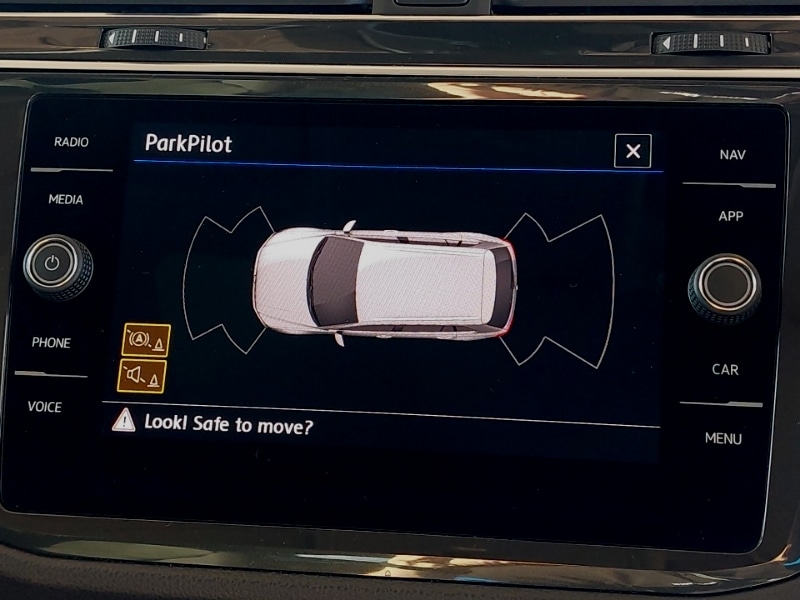Image resolution: width=800 pixels, height=600 pixels.
Task: Show the CAR settings
Action: 725,370
